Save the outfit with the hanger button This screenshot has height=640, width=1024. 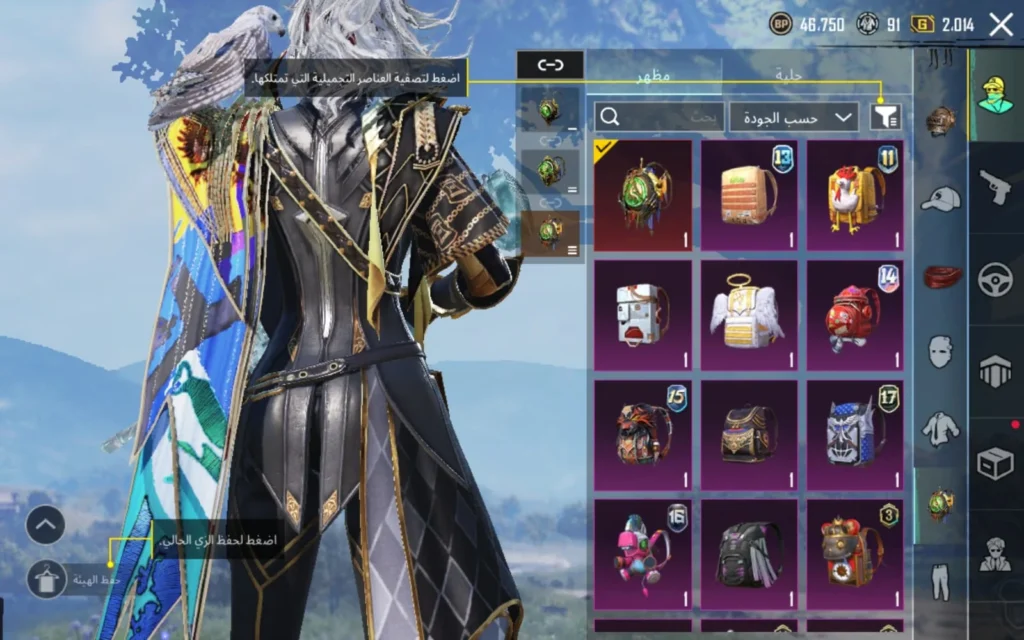46,578
